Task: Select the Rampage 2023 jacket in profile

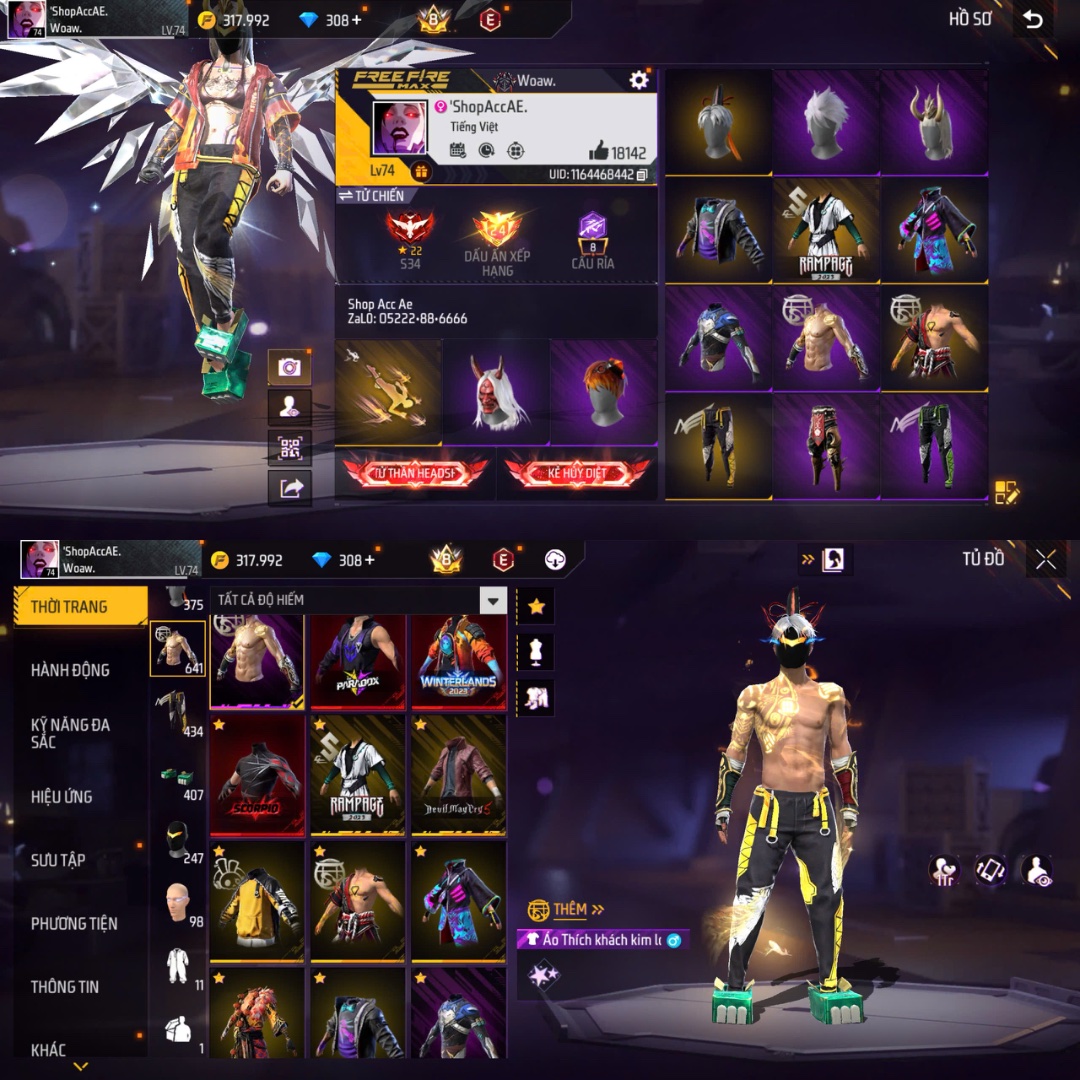Action: (825, 231)
